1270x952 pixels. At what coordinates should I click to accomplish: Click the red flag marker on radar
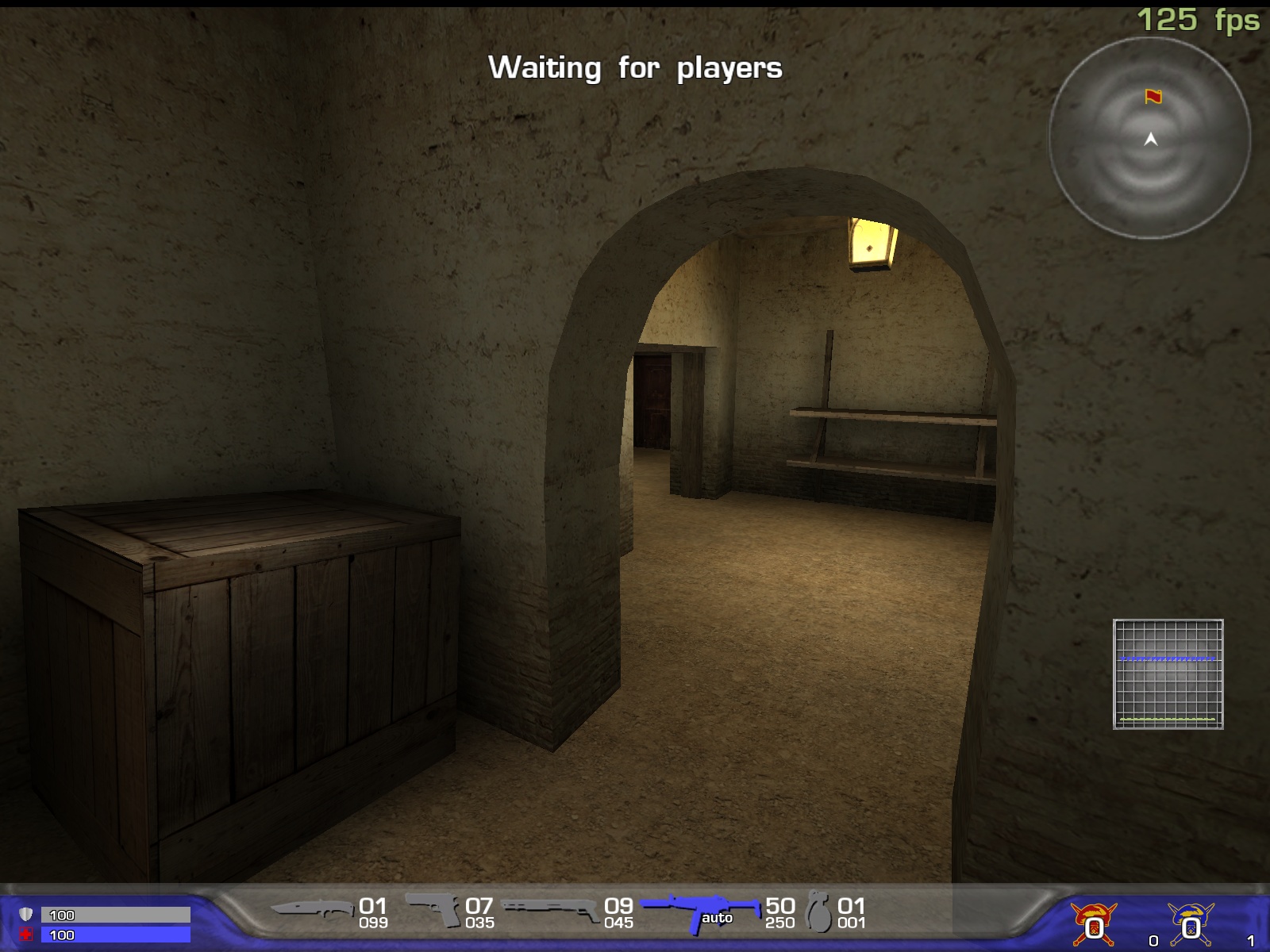(1153, 97)
